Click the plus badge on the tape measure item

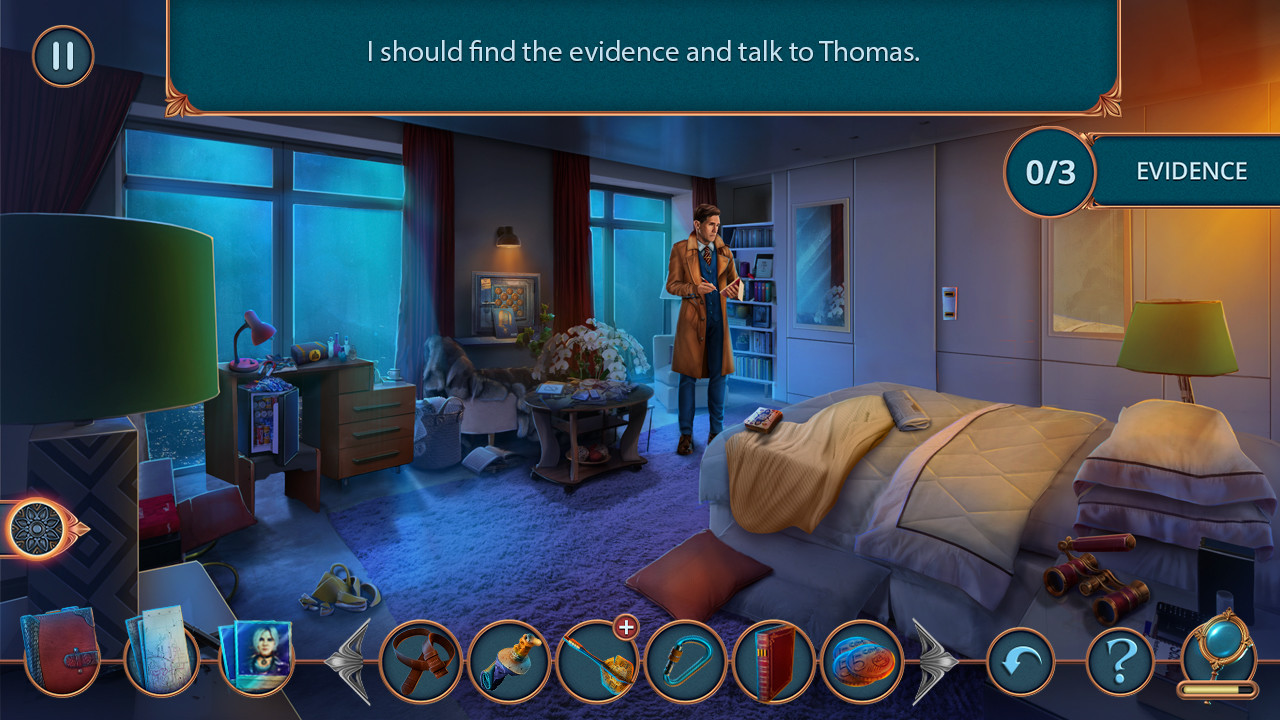coord(625,628)
